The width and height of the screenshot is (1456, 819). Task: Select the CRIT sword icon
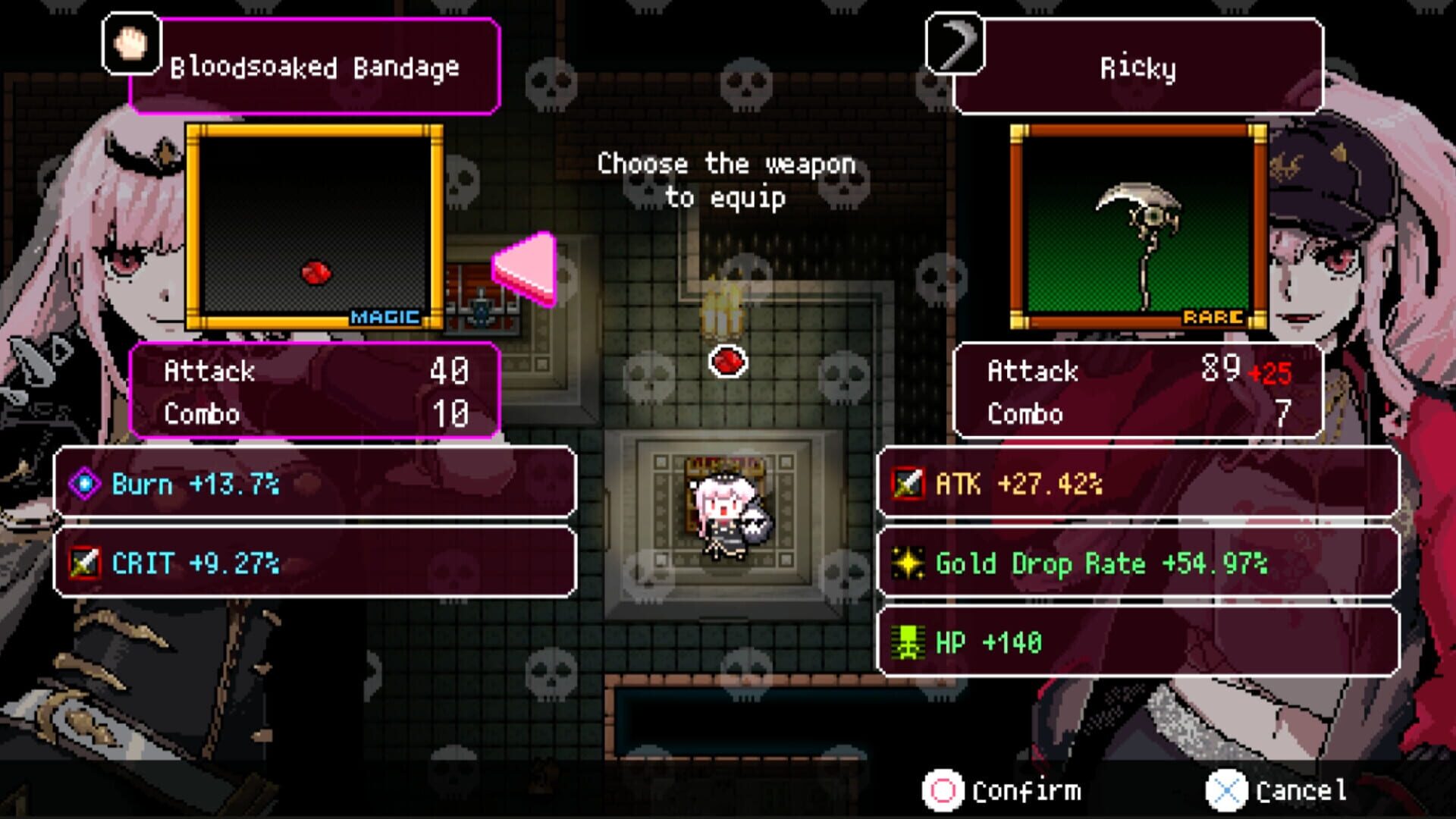coord(86,563)
